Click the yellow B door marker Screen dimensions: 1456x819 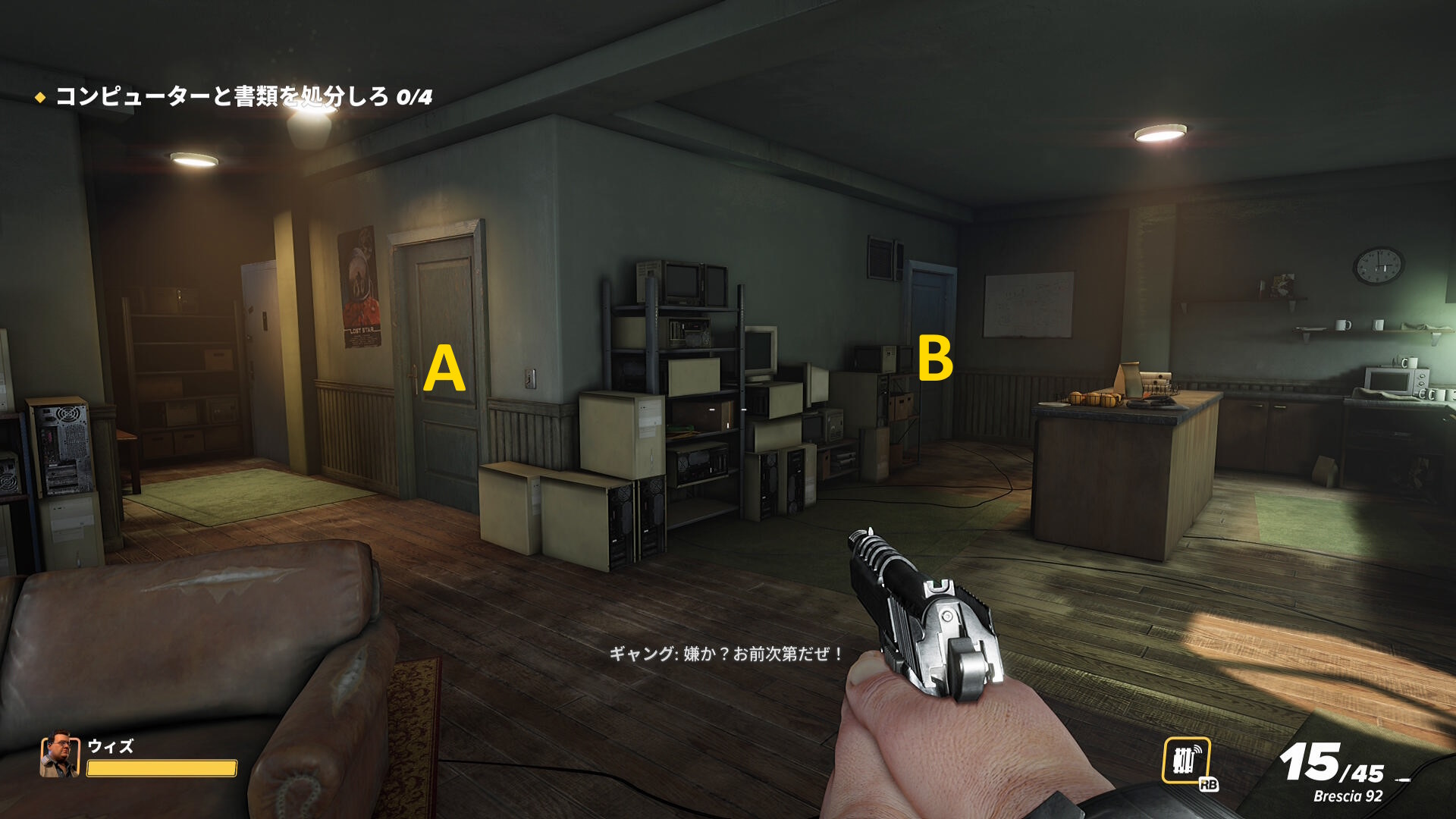click(x=934, y=358)
